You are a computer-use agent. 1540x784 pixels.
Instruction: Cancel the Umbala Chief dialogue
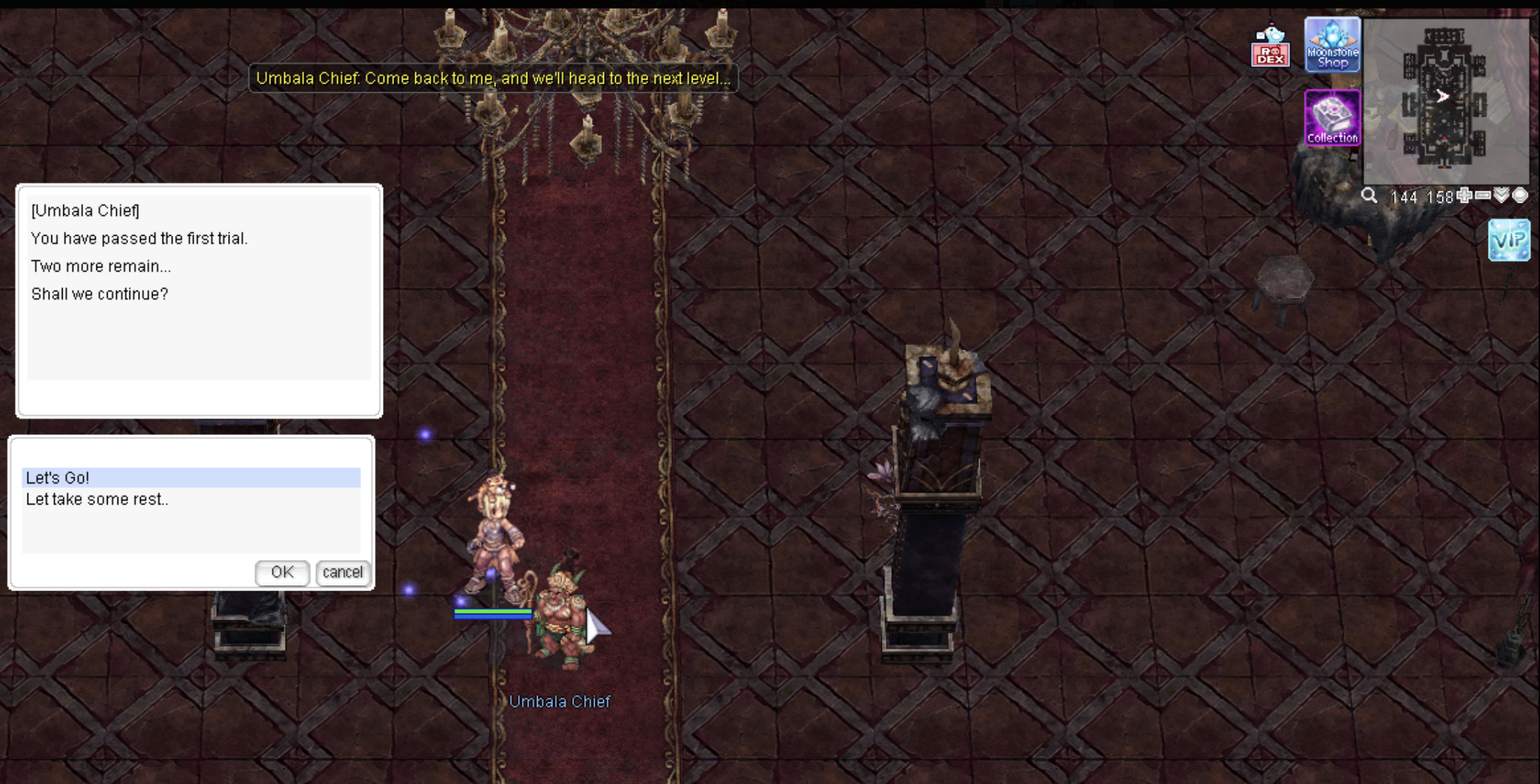(x=343, y=572)
